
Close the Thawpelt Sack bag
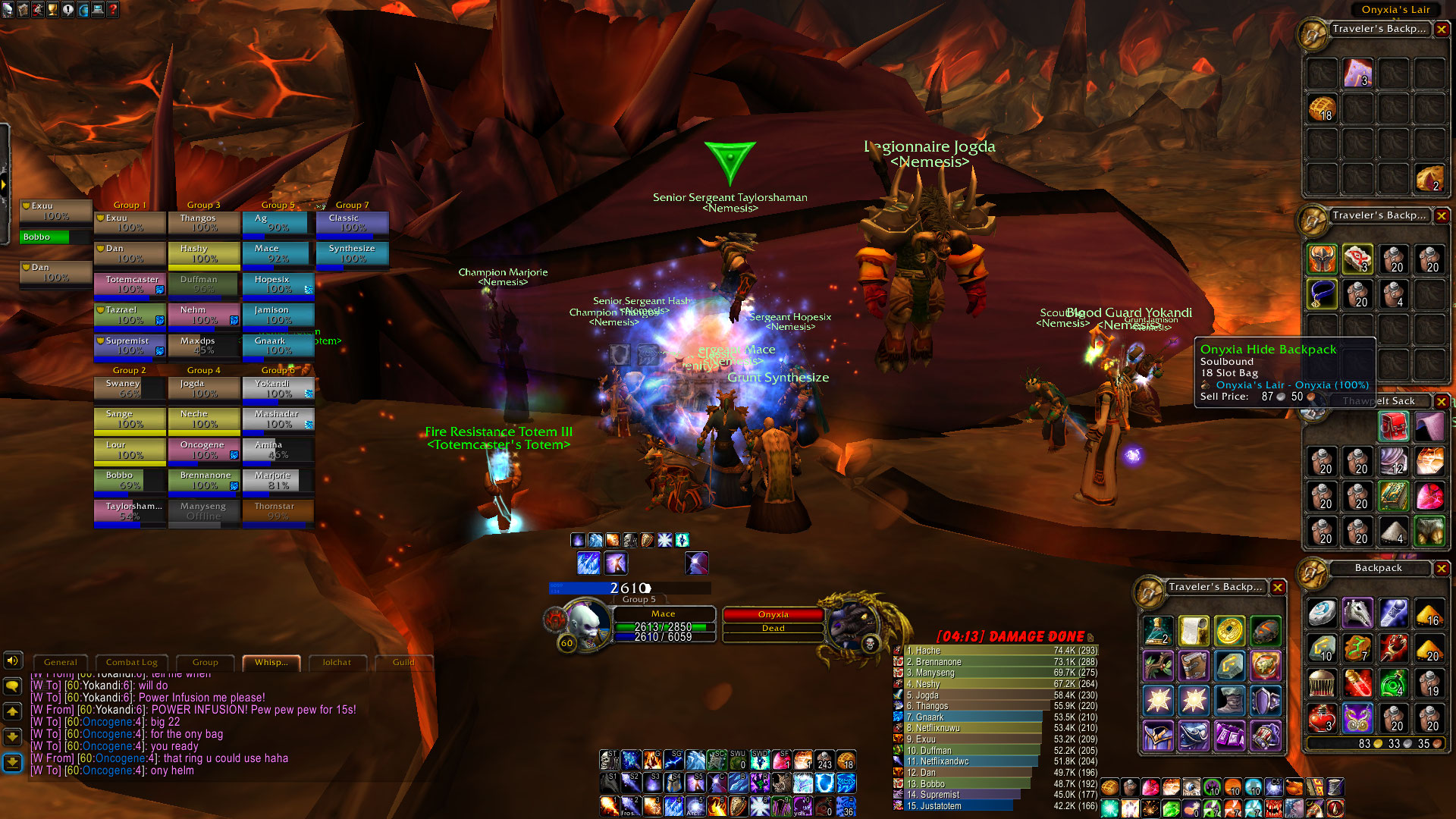pyautogui.click(x=1442, y=401)
